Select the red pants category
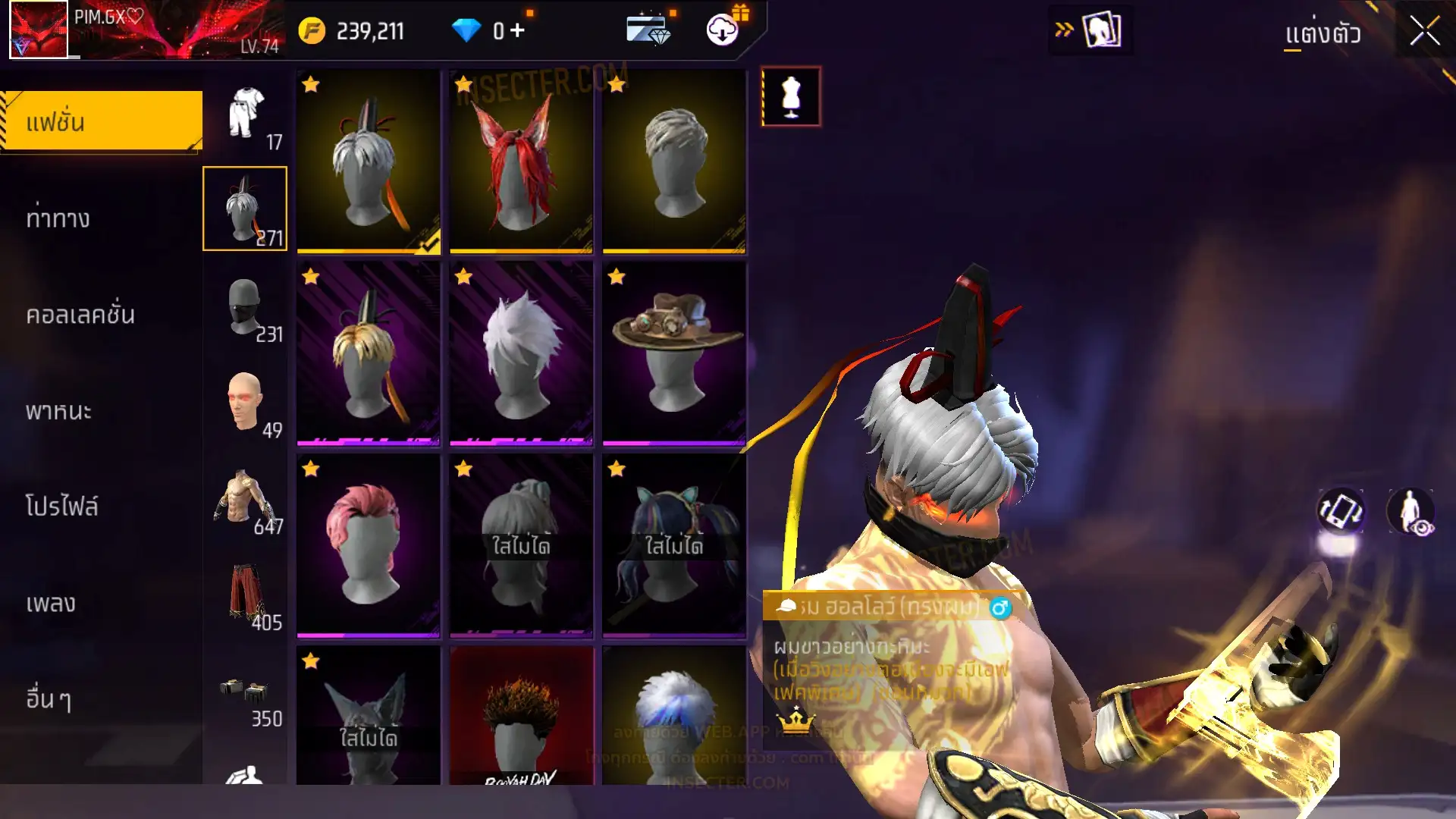Viewport: 1456px width, 819px height. (244, 595)
